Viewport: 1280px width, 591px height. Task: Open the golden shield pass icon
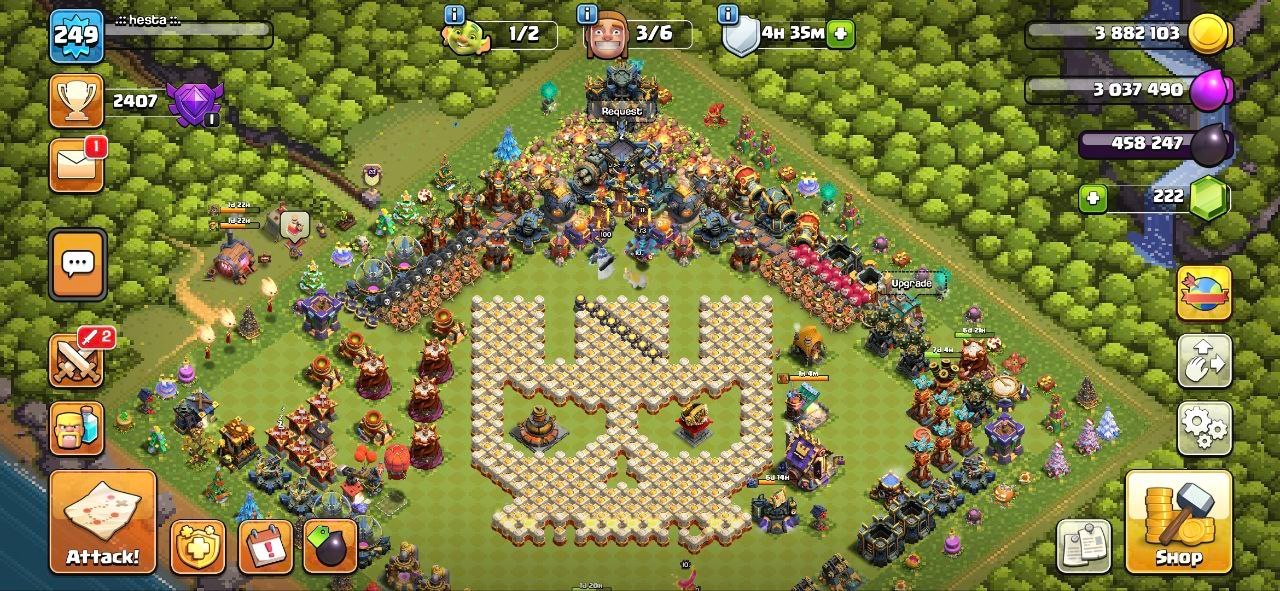pyautogui.click(x=197, y=547)
